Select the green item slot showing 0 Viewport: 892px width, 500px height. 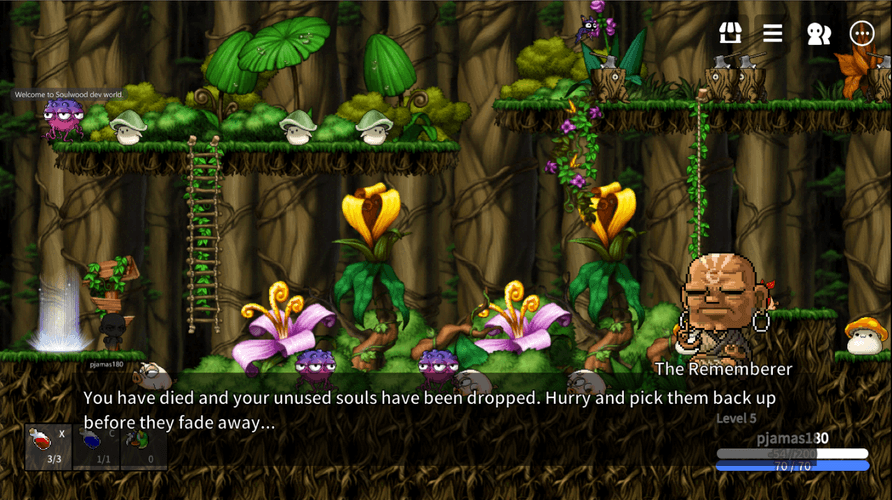[143, 446]
